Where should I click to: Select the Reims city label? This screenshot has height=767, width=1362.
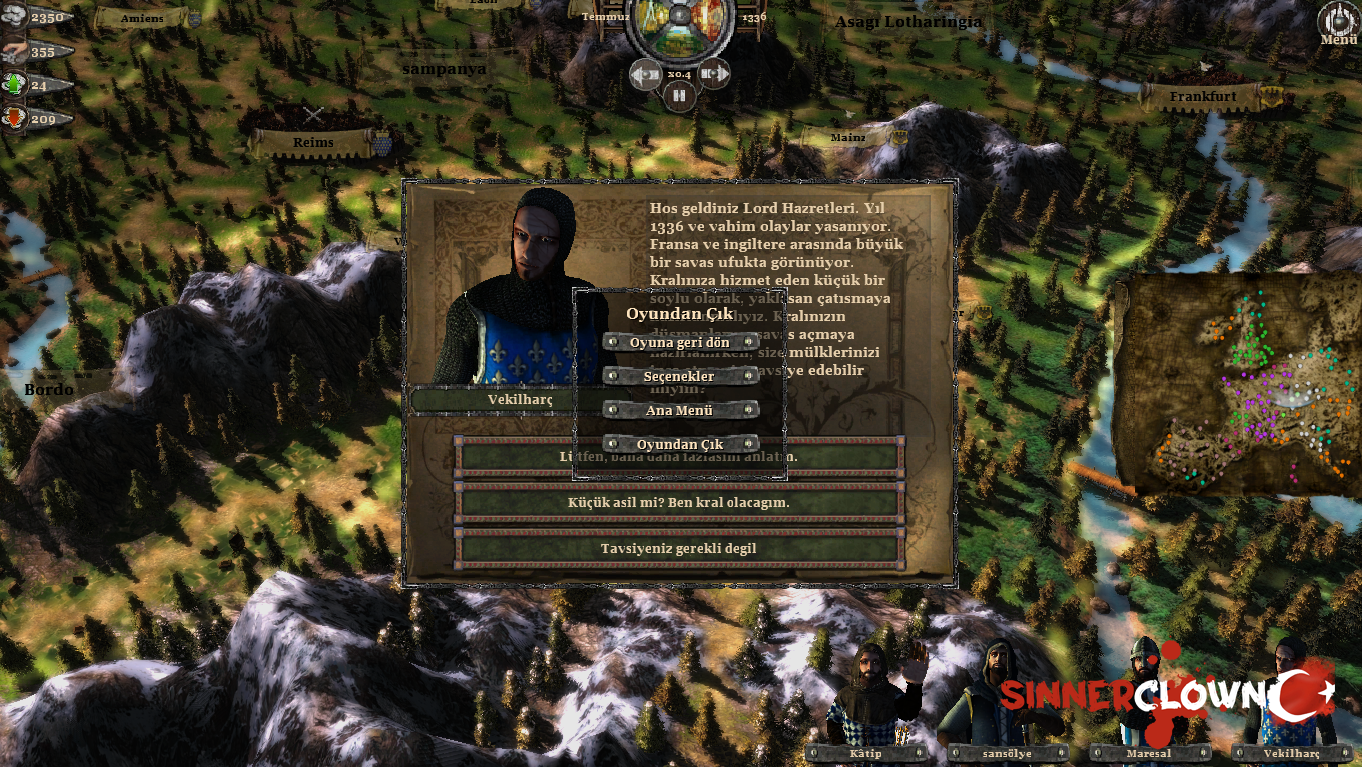[x=314, y=143]
